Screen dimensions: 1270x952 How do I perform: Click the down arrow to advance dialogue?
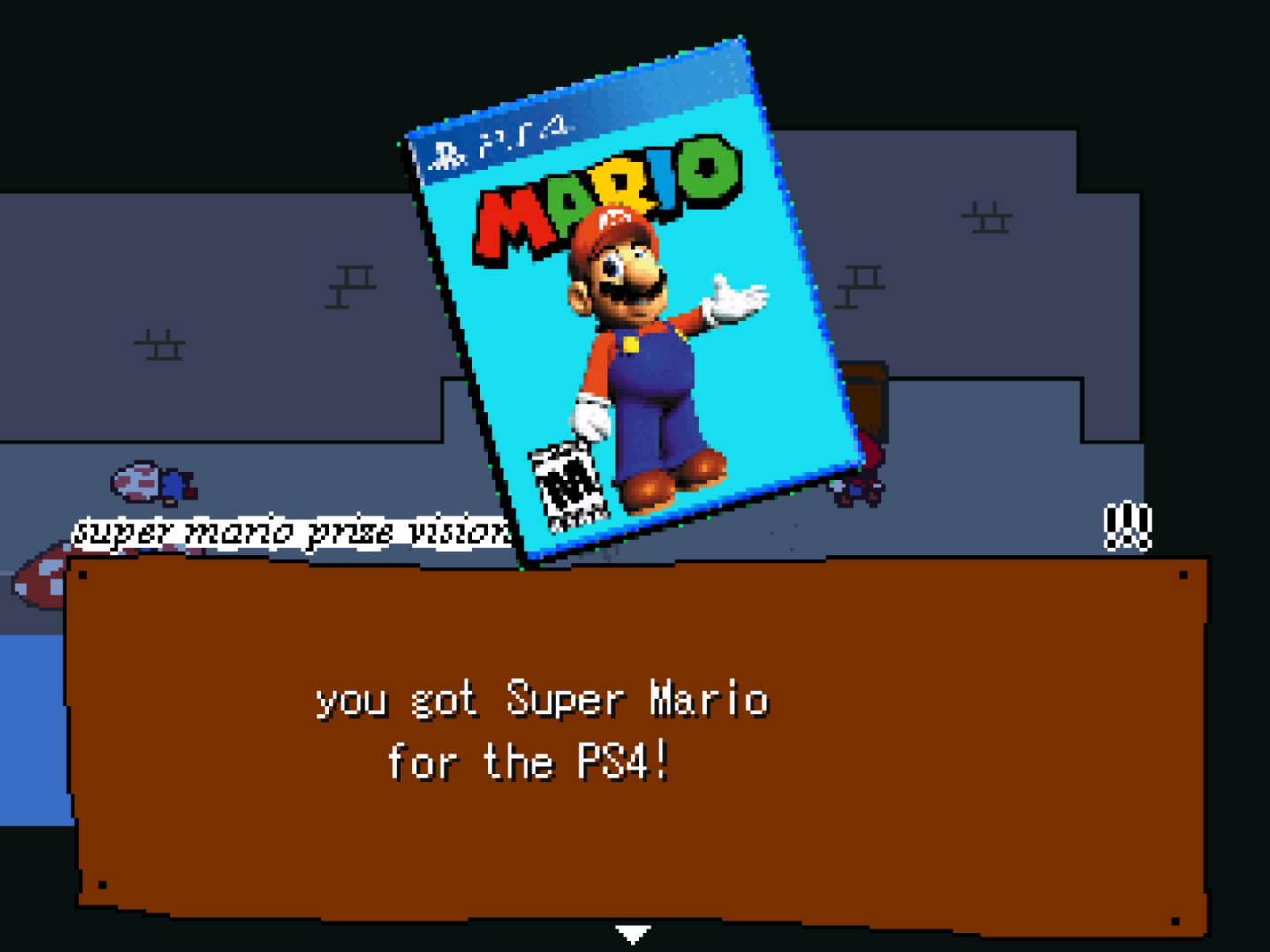coord(632,932)
